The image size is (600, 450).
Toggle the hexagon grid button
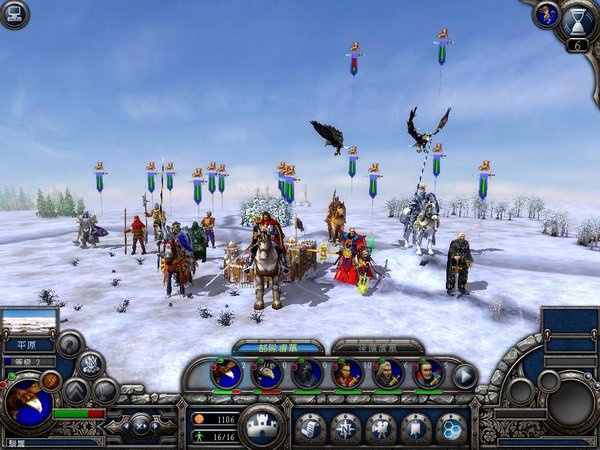(451, 428)
